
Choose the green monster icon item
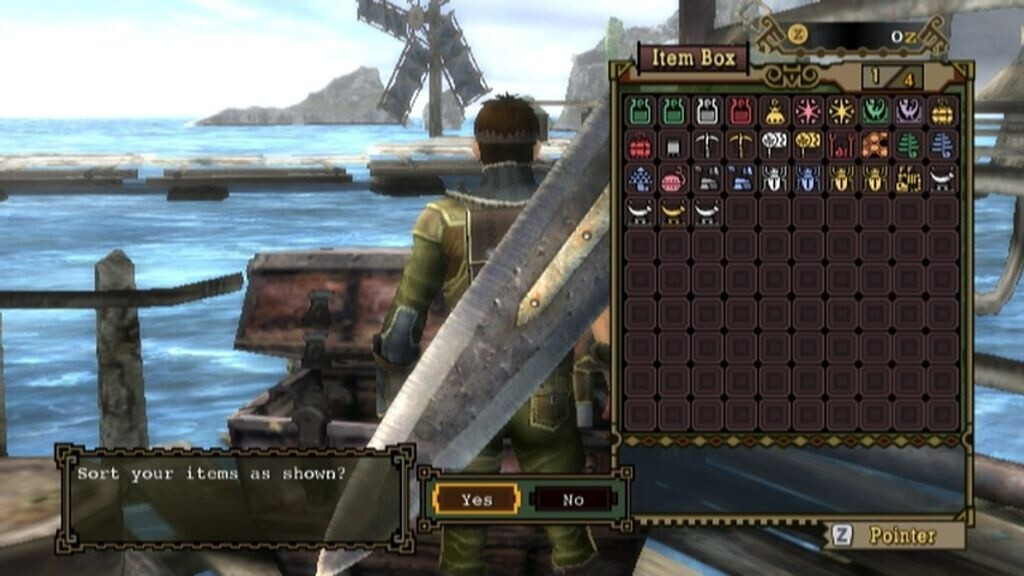876,111
